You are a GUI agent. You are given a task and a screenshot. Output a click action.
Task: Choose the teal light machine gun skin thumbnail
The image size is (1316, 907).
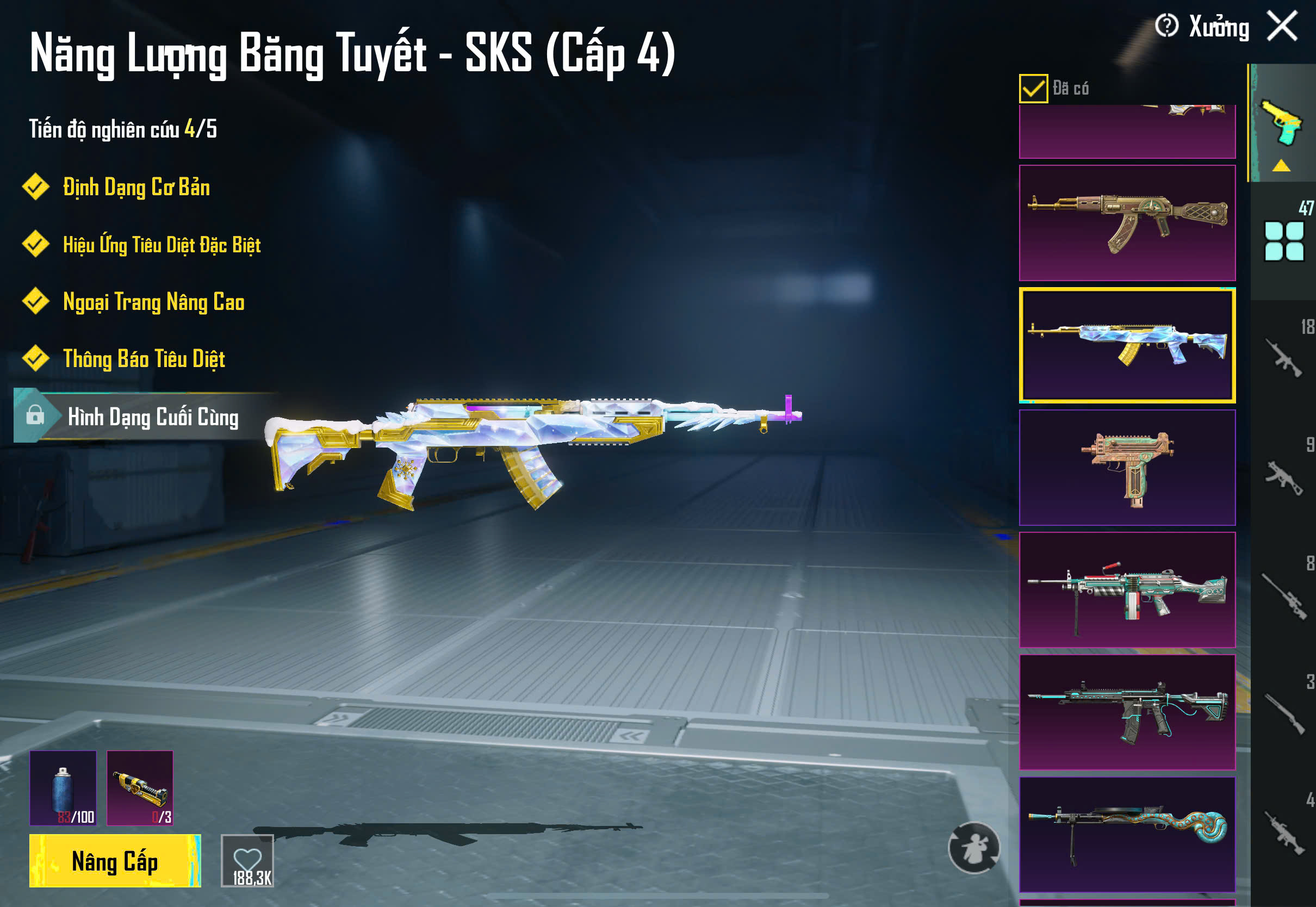tap(1127, 590)
